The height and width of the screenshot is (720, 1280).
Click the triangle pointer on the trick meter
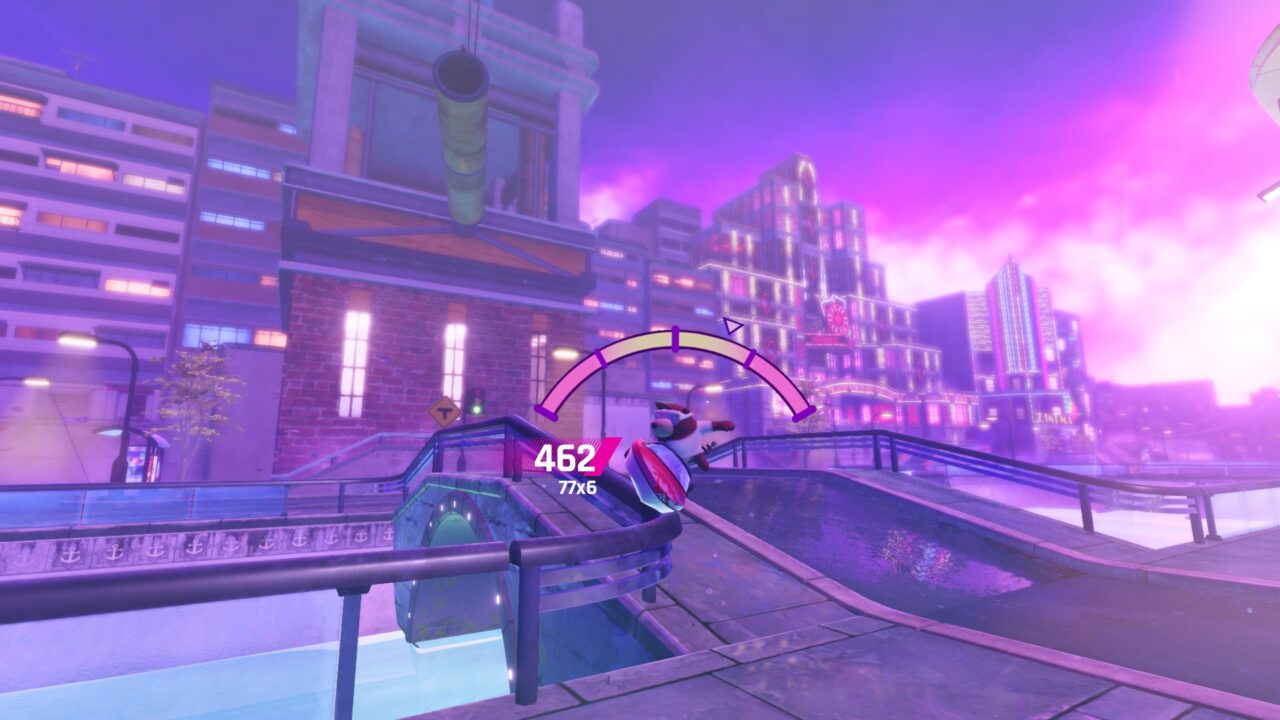pos(734,325)
